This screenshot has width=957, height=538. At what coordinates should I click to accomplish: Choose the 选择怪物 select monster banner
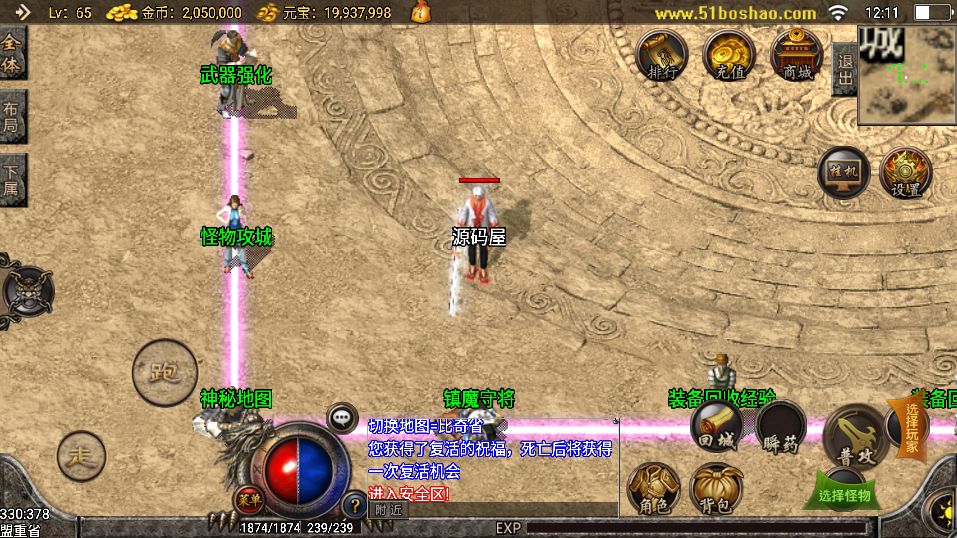(845, 493)
